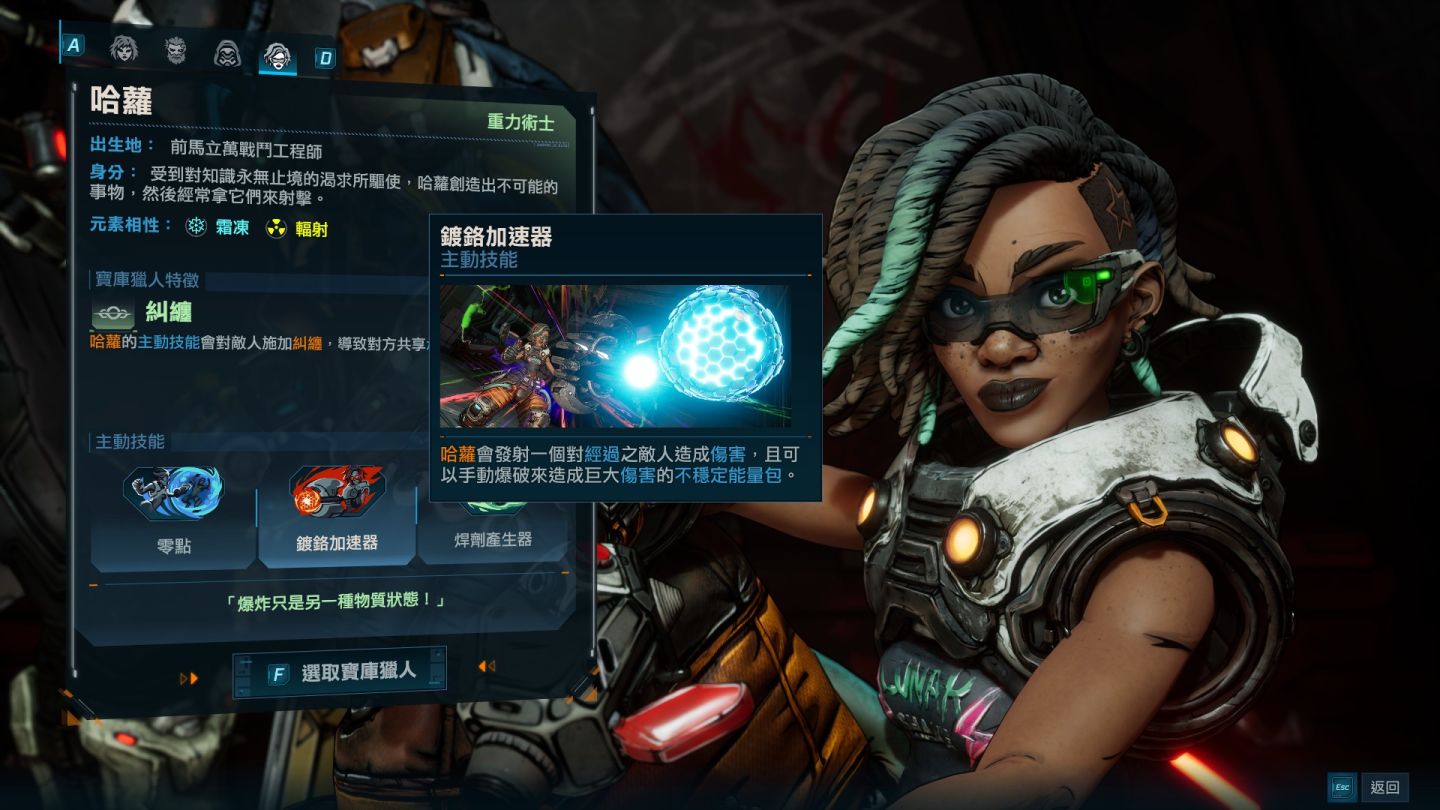The width and height of the screenshot is (1440, 810).
Task: Choose the 鍍鉻加速器 active skill
Action: (337, 515)
